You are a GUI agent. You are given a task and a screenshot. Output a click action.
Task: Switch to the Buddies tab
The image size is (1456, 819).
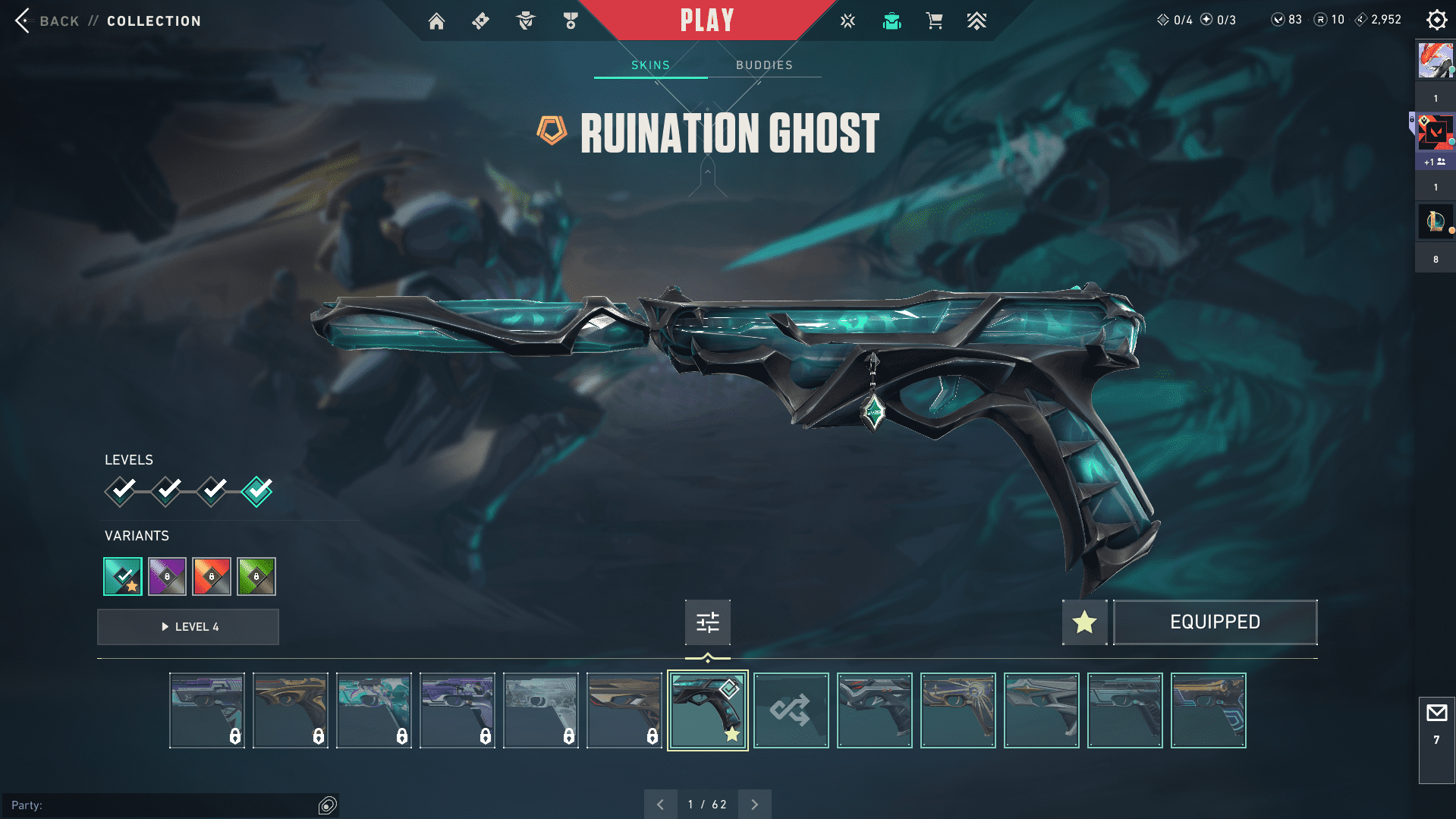pyautogui.click(x=764, y=65)
